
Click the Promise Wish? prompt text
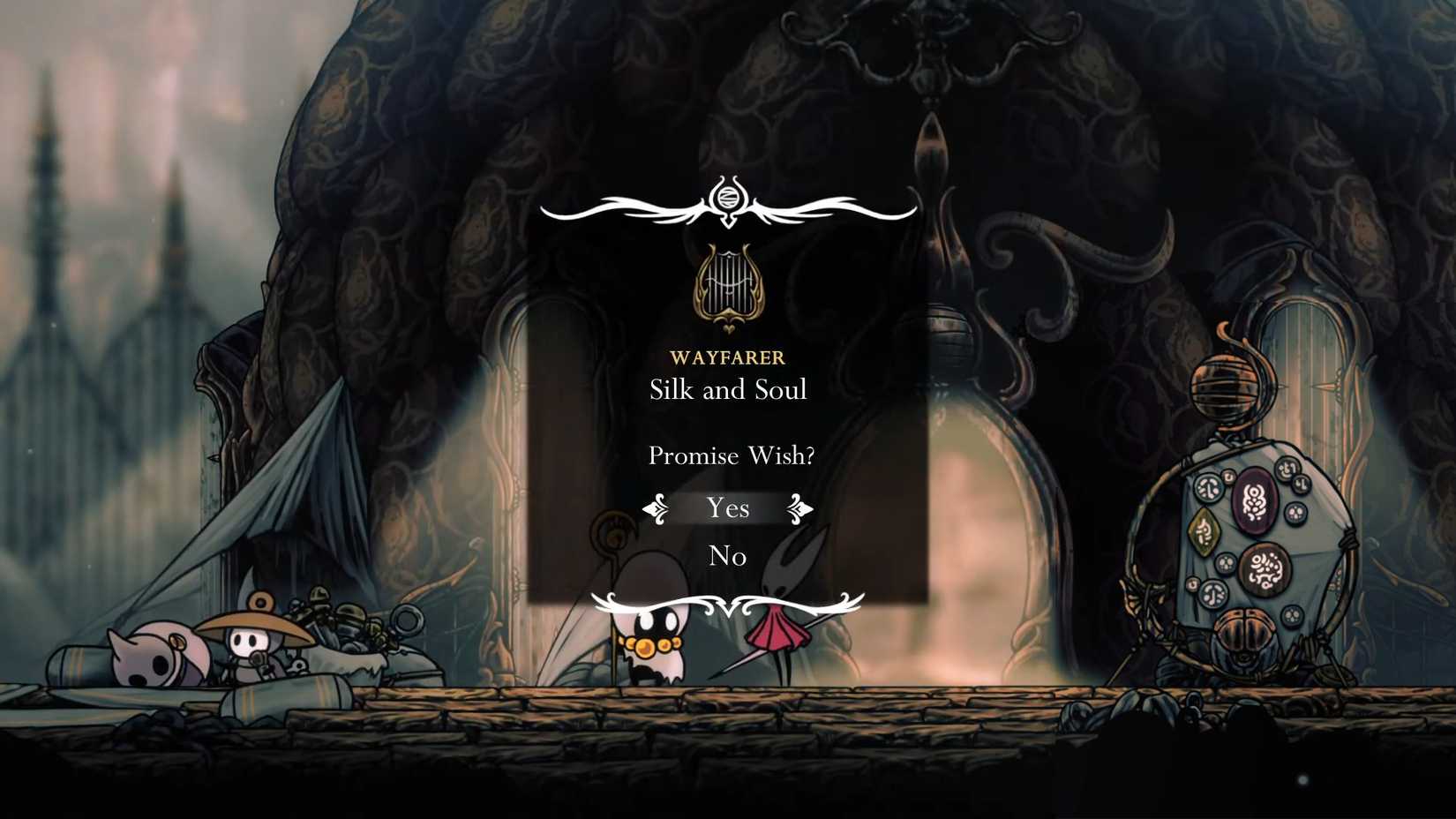click(732, 455)
